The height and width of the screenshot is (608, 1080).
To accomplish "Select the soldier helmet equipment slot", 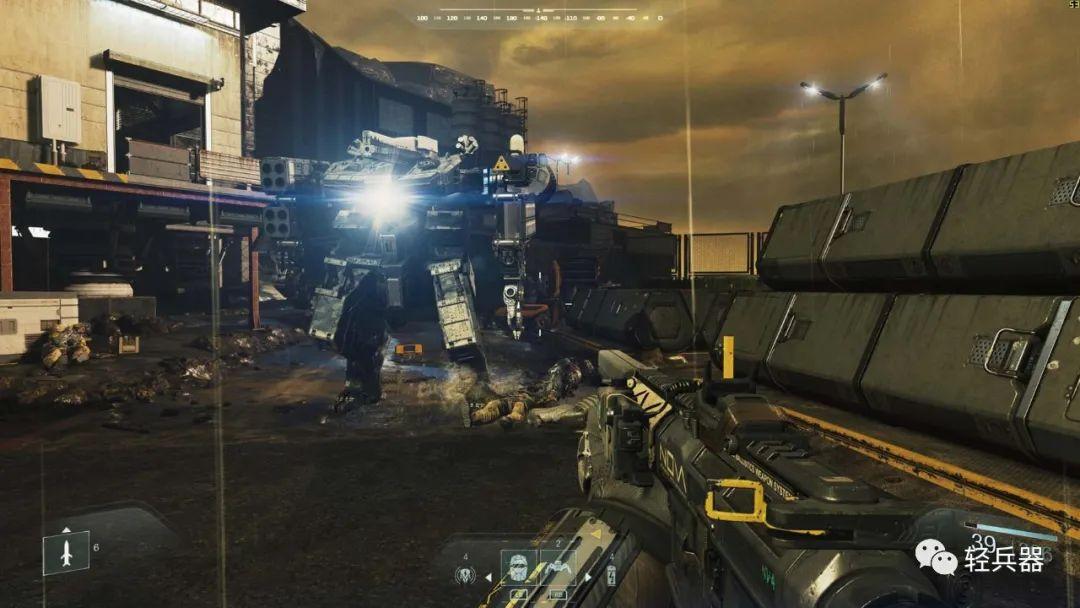I will click(518, 567).
